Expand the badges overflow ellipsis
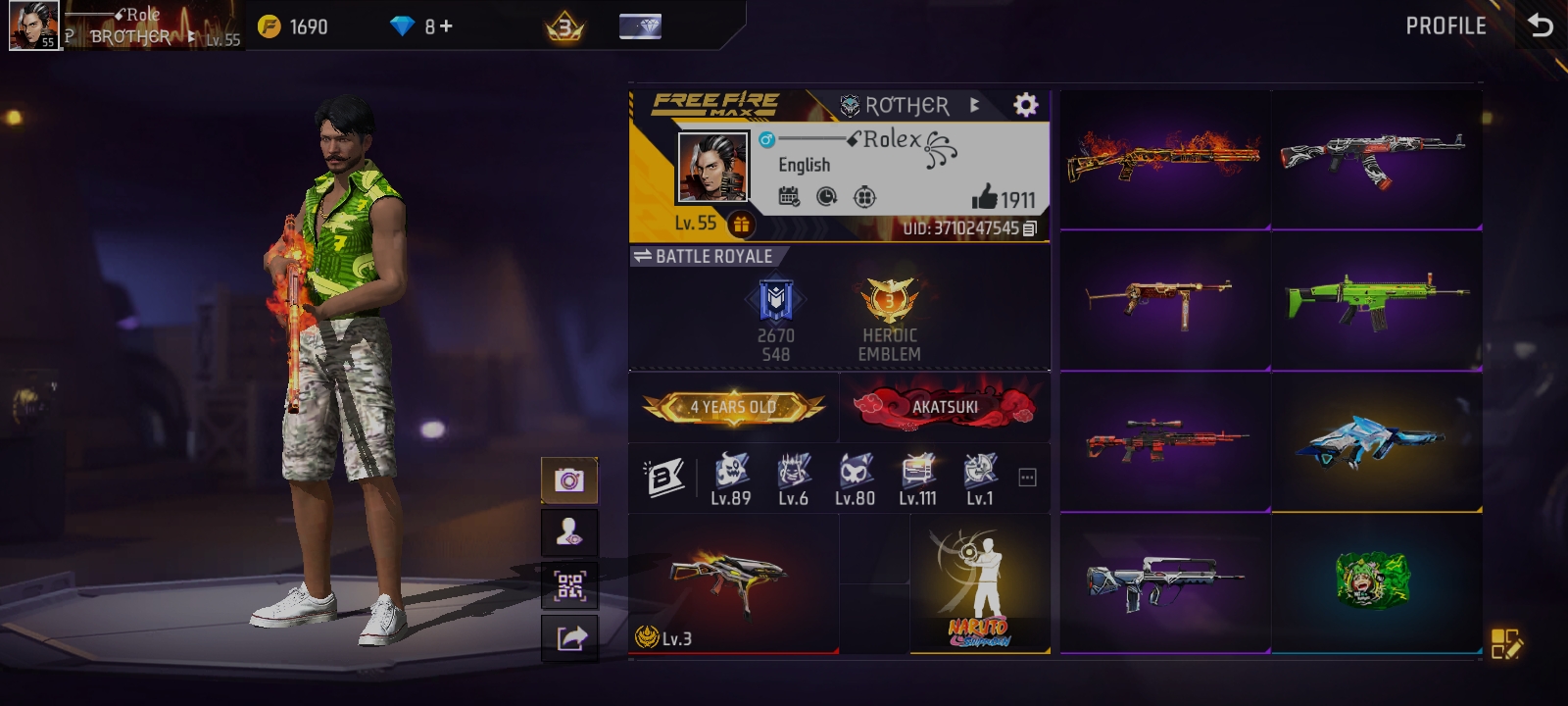The height and width of the screenshot is (706, 1568). 1027,476
